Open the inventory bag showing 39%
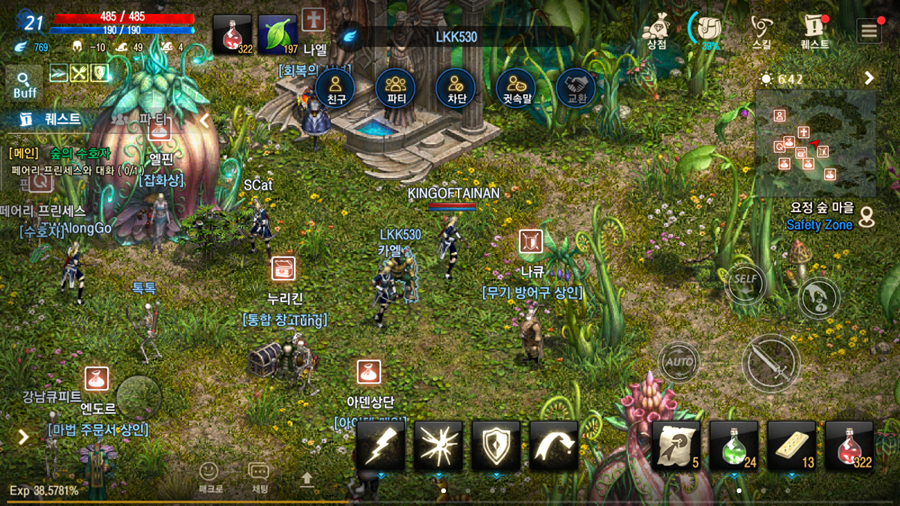Image resolution: width=900 pixels, height=506 pixels. point(709,30)
